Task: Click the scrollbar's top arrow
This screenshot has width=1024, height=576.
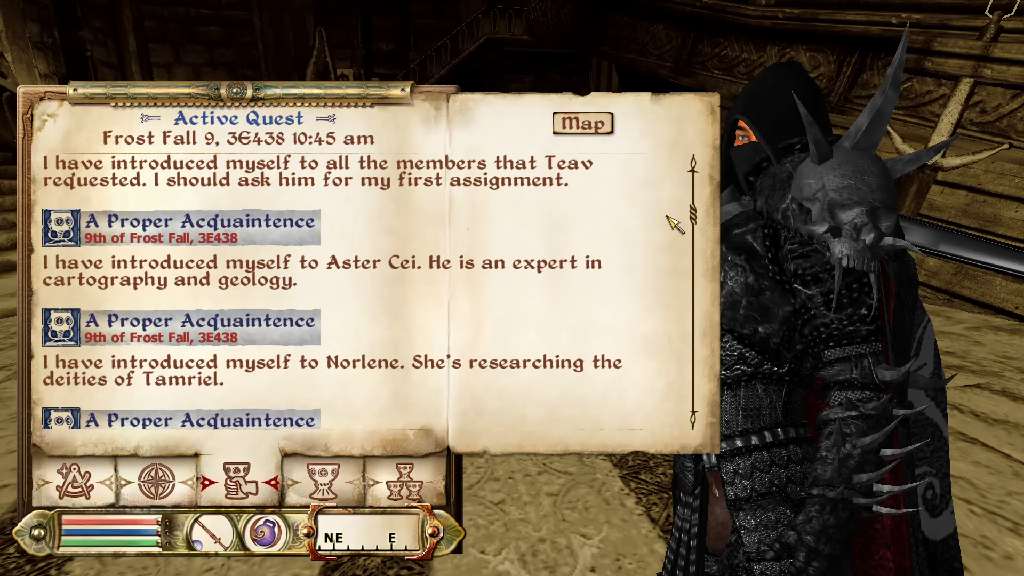Action: pos(691,161)
